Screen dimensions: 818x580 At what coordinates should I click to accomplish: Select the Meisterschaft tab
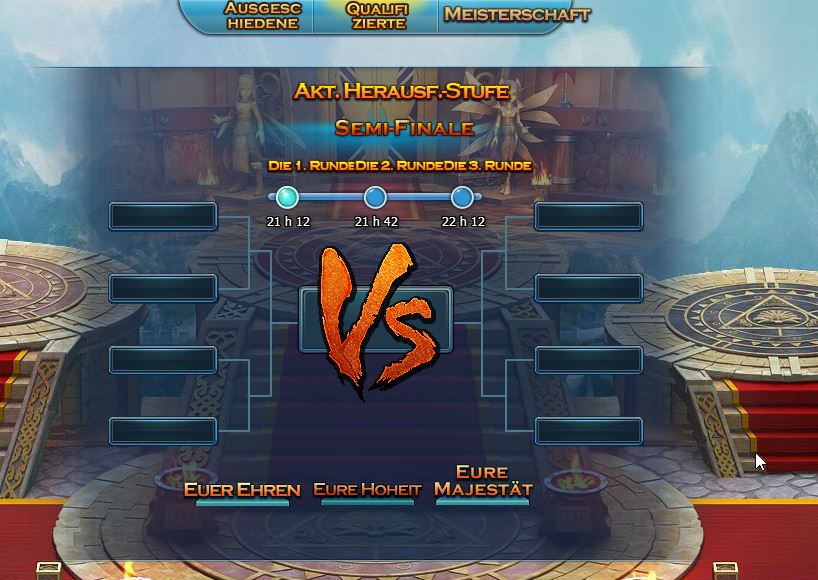[516, 15]
